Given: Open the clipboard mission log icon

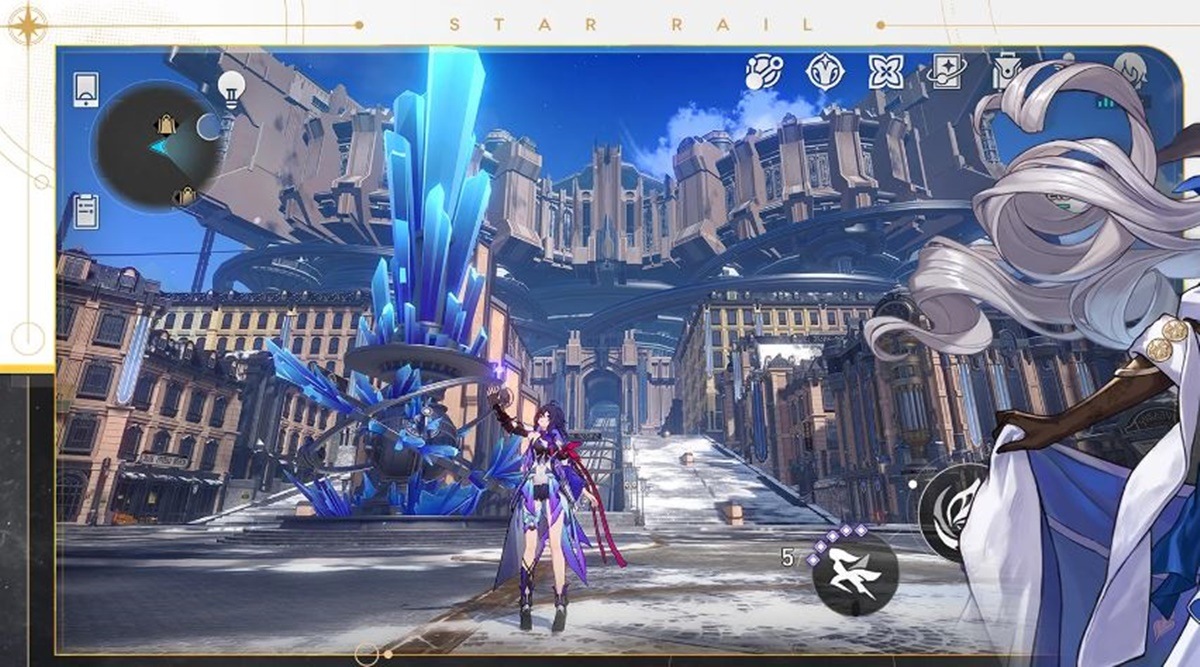Looking at the screenshot, I should click(86, 209).
